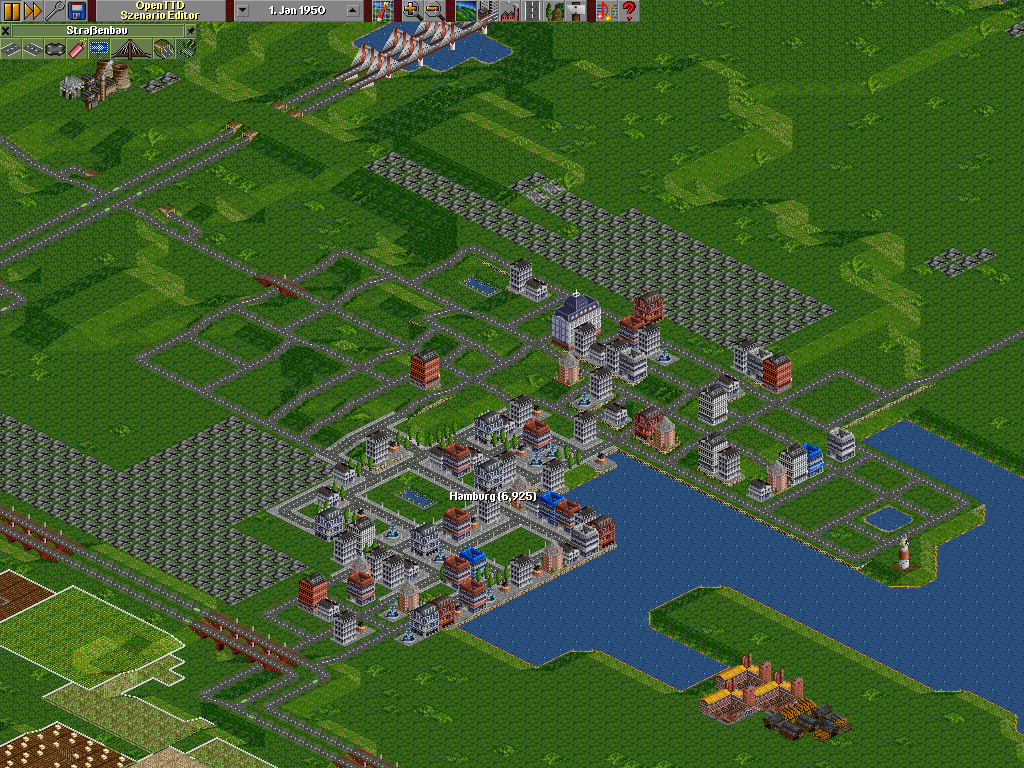Open the industry generation factory icon
Image resolution: width=1024 pixels, height=768 pixels.
[x=509, y=11]
